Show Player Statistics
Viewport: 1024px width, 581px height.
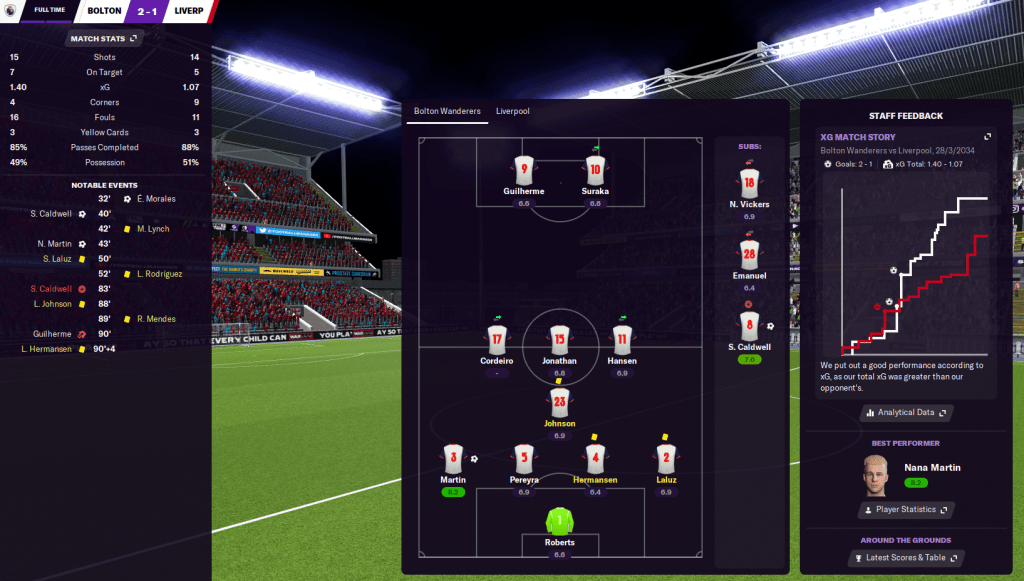[x=906, y=510]
